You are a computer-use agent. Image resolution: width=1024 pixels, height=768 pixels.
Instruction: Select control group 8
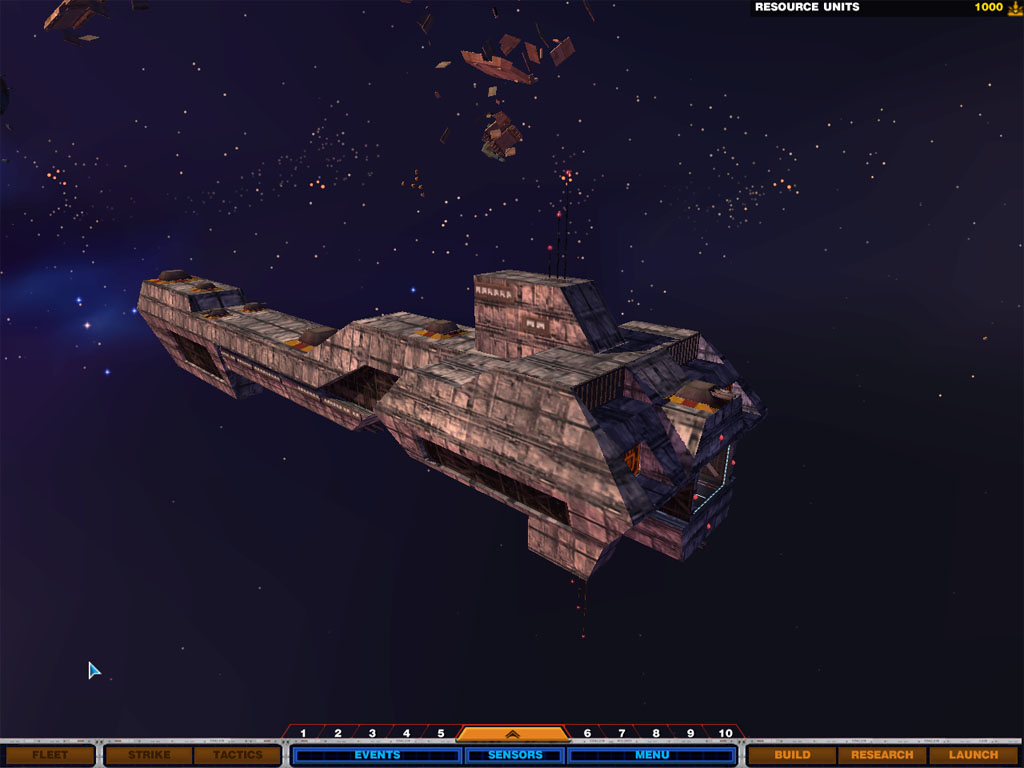click(x=655, y=734)
